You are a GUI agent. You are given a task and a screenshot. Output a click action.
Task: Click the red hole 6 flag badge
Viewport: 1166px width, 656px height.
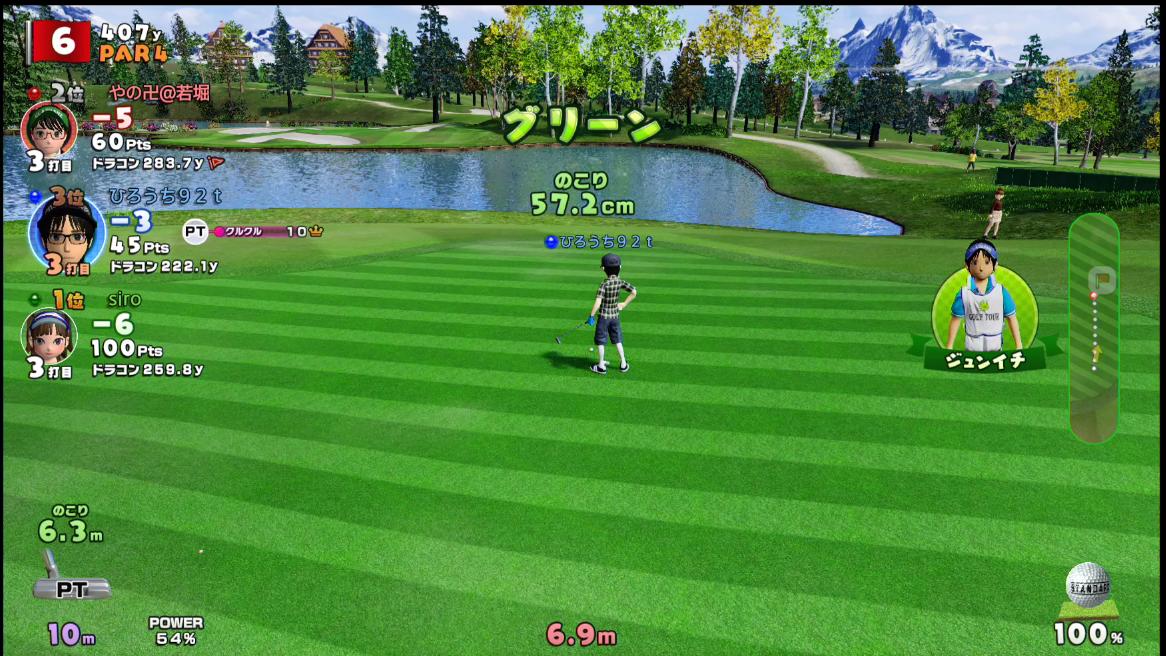pyautogui.click(x=61, y=41)
